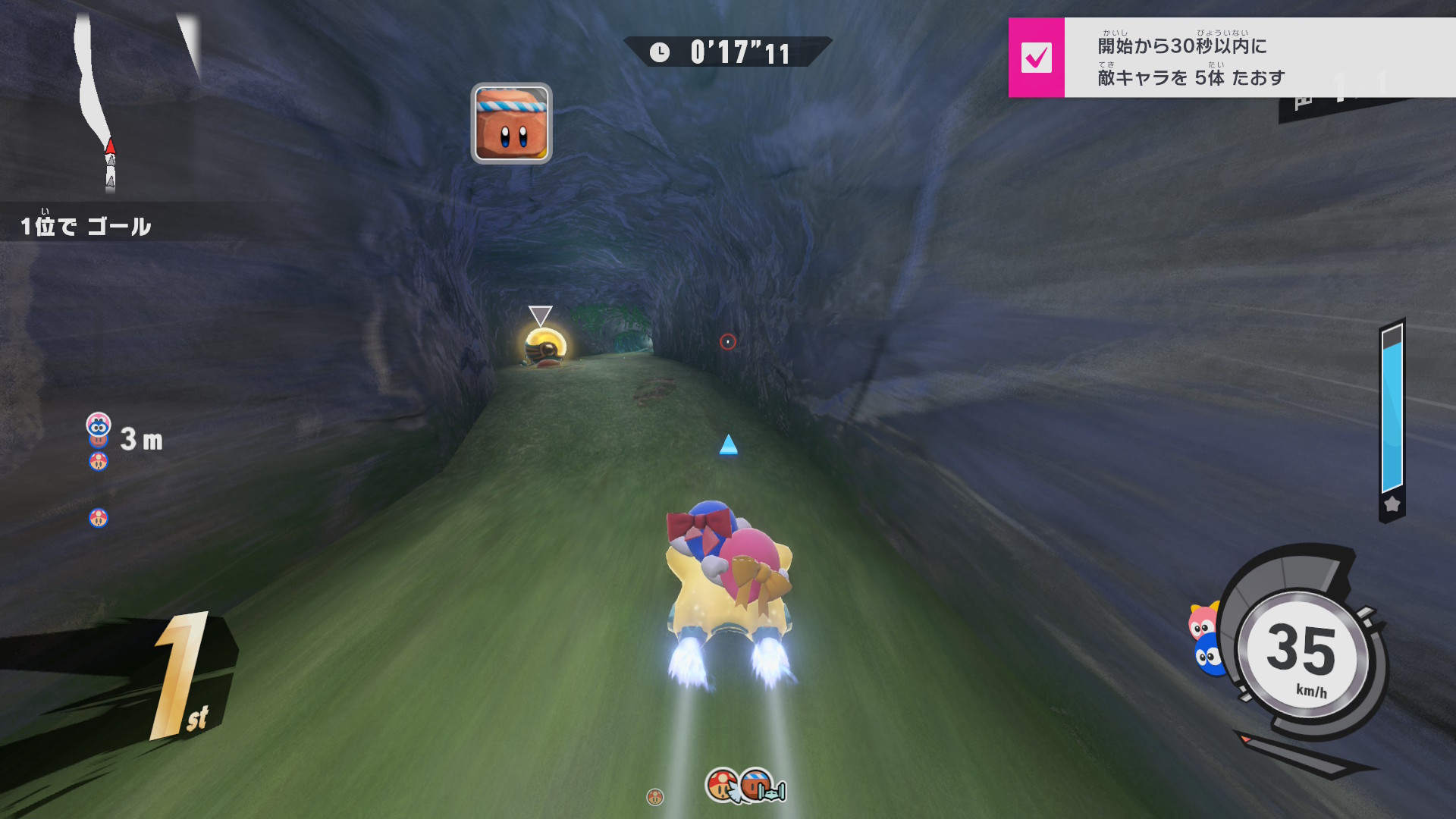Toggle the pink mission checkmark box
Viewport: 1456px width, 819px height.
tap(1036, 58)
